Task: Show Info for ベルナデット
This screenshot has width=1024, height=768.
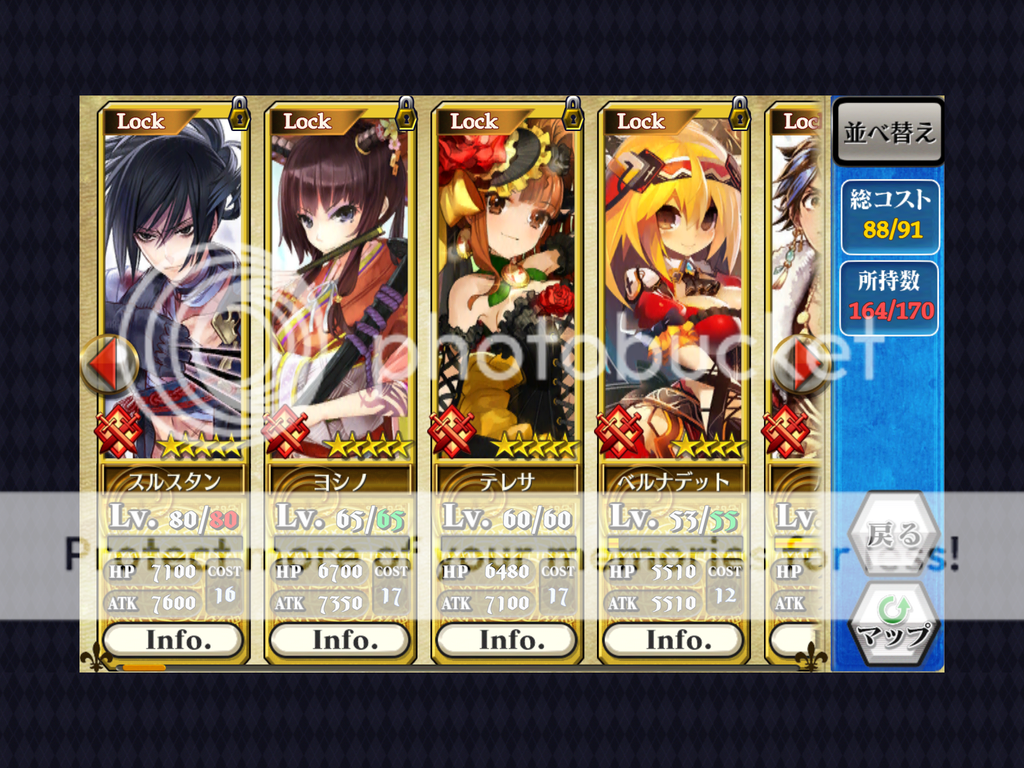Action: [674, 639]
